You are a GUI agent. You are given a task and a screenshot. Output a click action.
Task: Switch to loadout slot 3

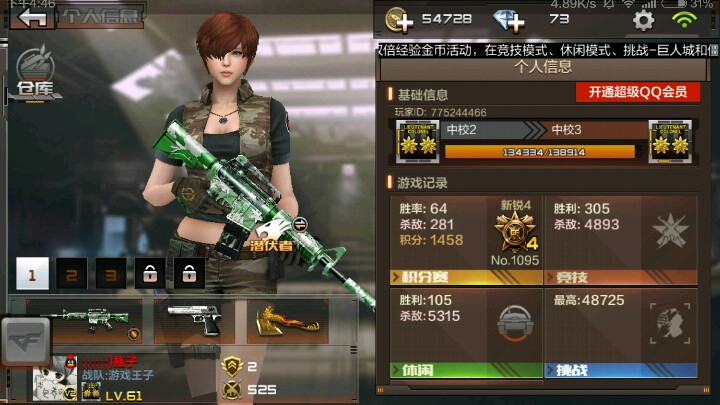(x=110, y=272)
